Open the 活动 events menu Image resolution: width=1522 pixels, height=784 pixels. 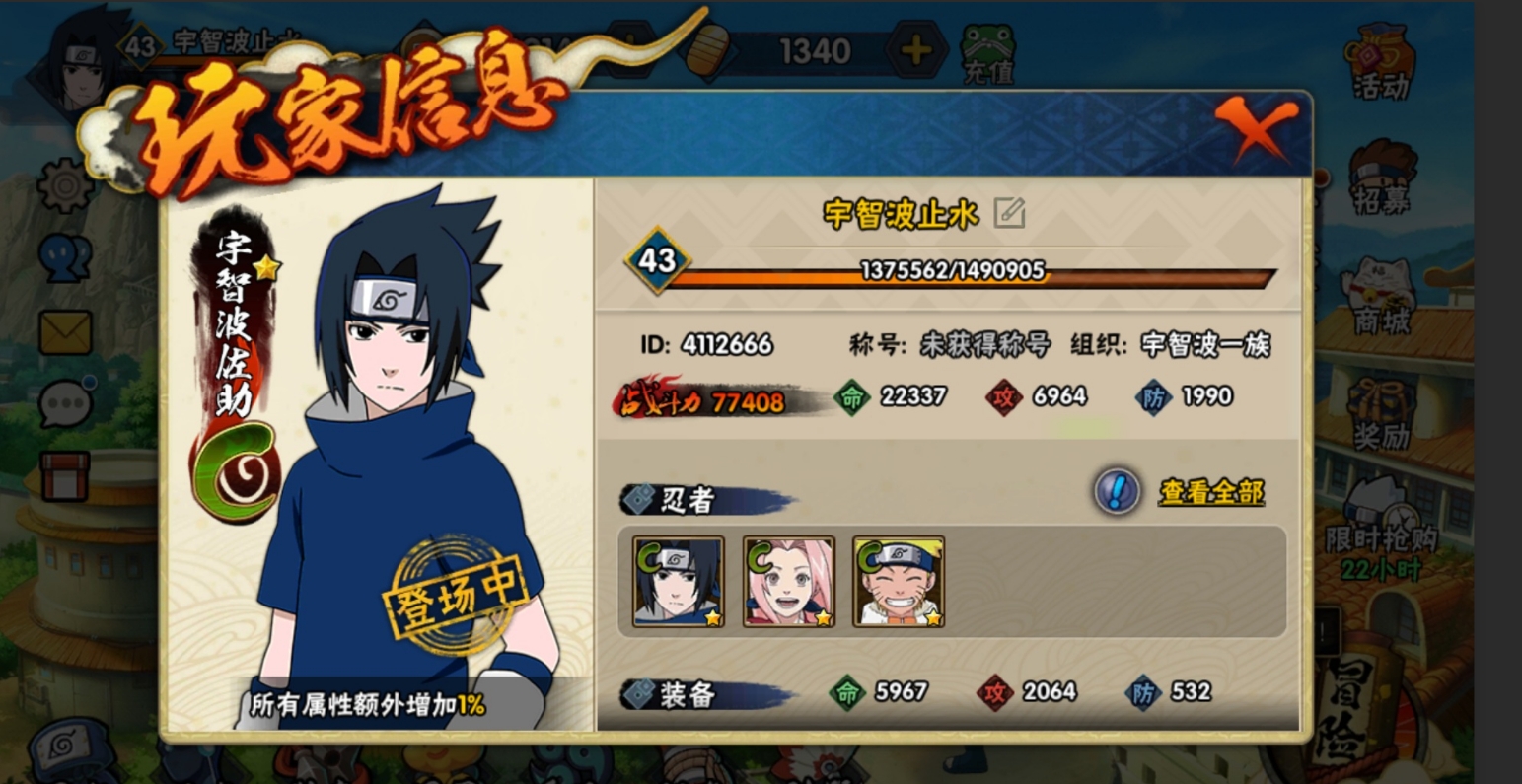click(1382, 61)
